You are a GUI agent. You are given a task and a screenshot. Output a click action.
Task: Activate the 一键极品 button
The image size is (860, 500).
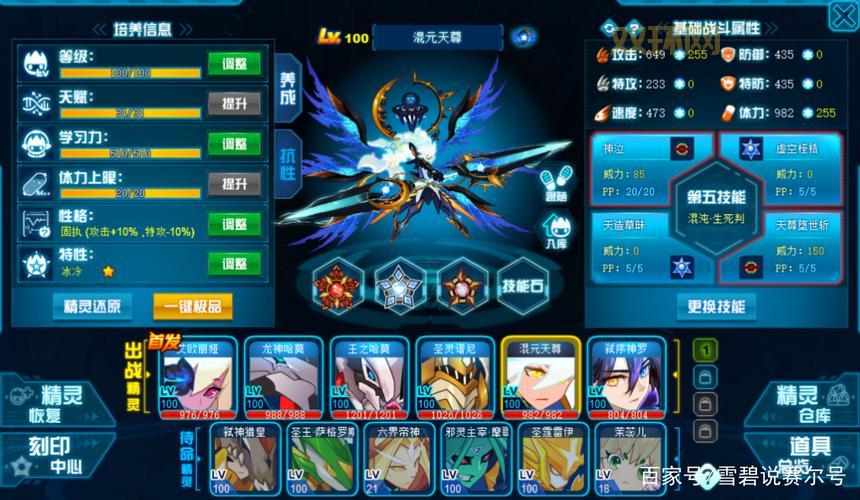(186, 306)
